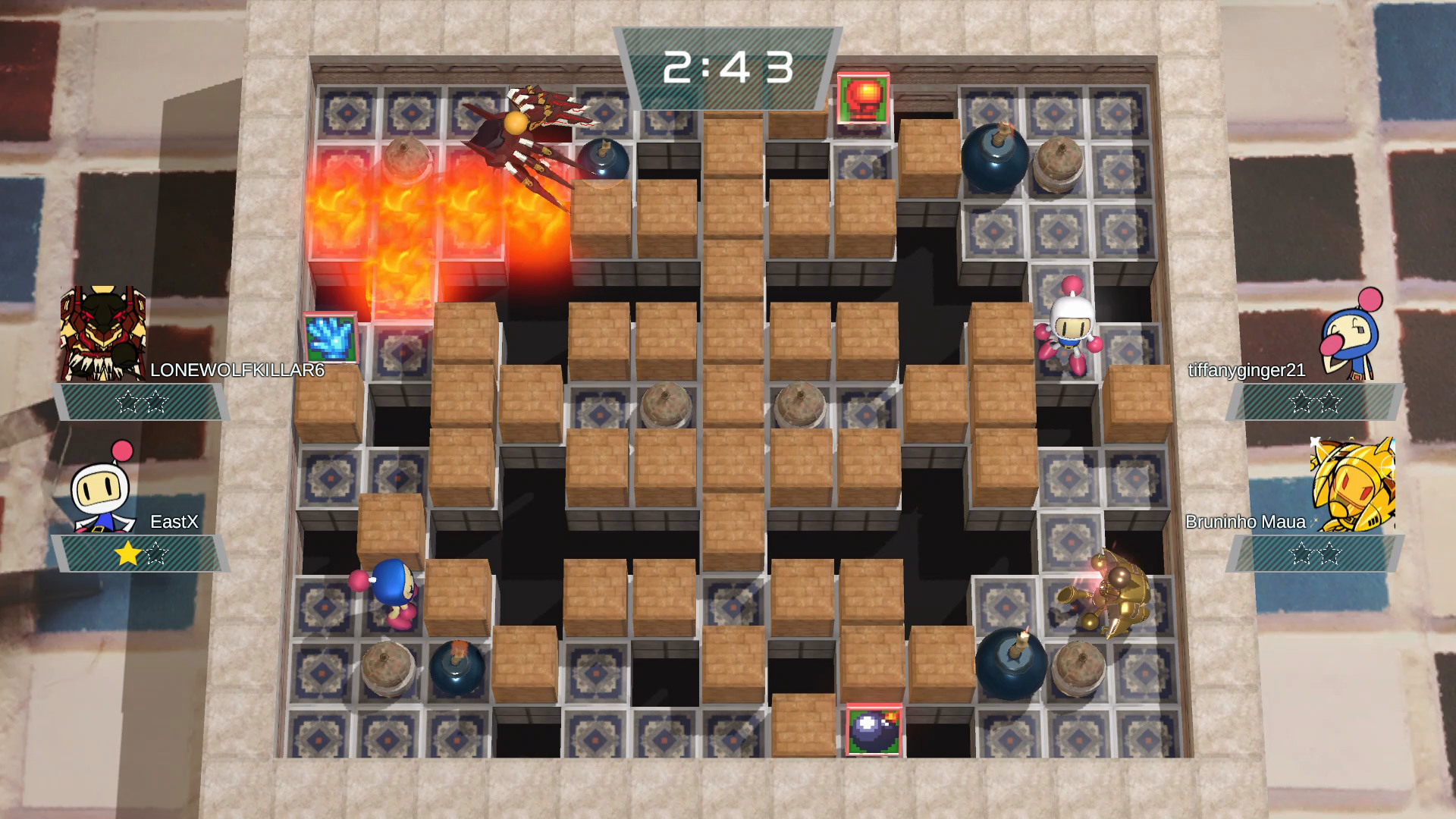Select Bruninho Maua's golden character portrait

point(1353,485)
